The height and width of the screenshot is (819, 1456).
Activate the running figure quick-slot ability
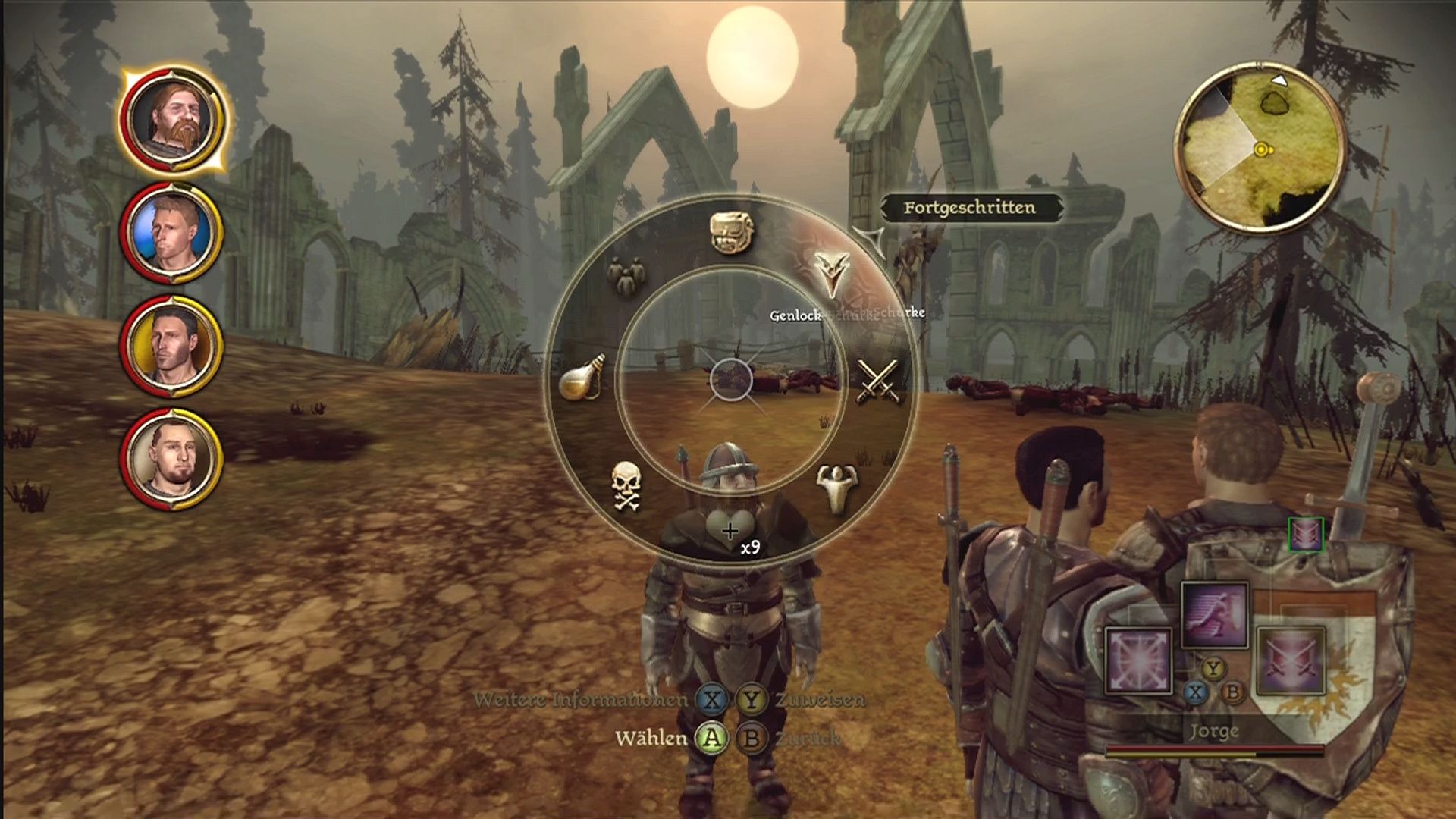tap(1214, 614)
